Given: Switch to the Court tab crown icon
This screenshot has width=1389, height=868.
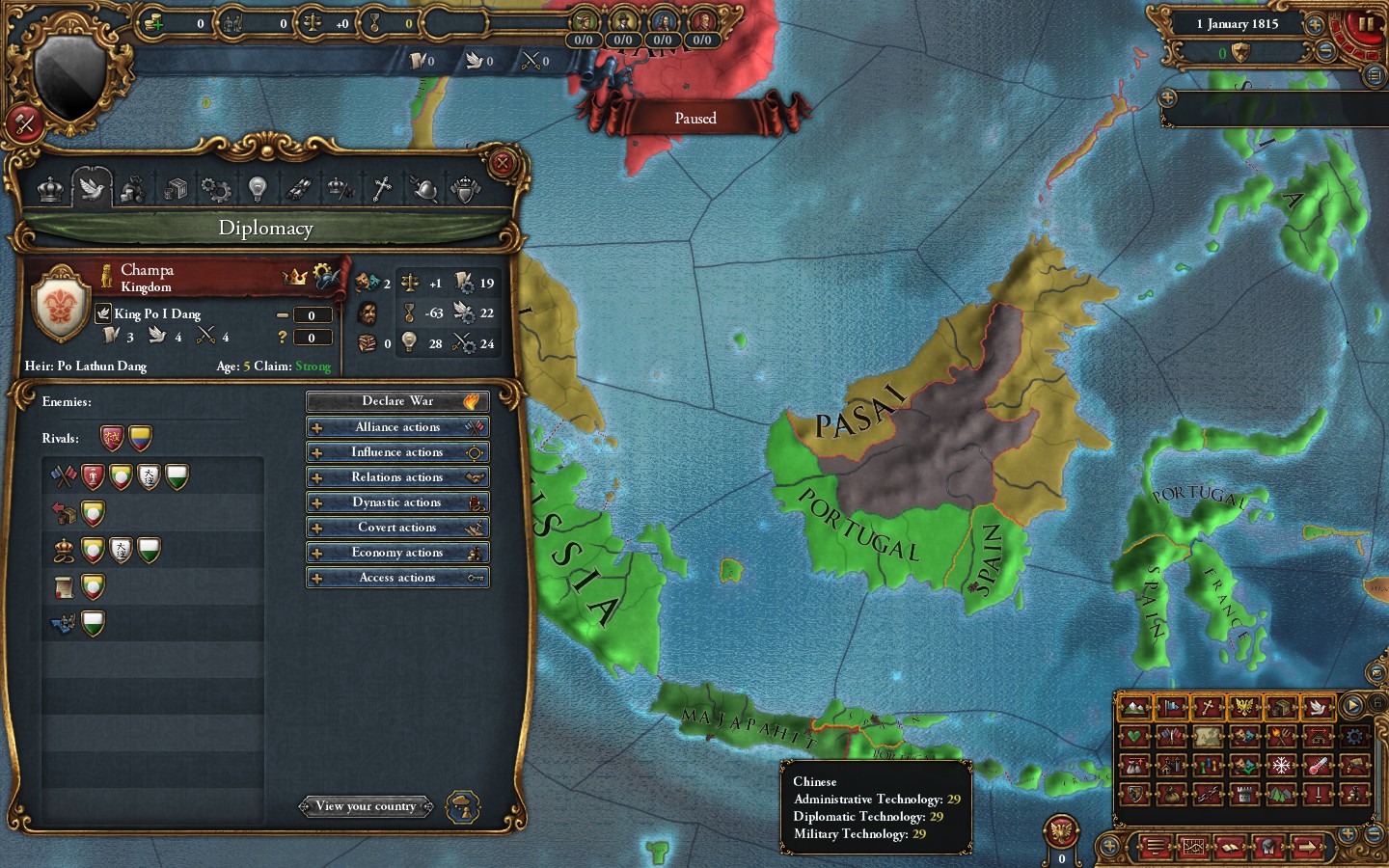Looking at the screenshot, I should [49, 188].
